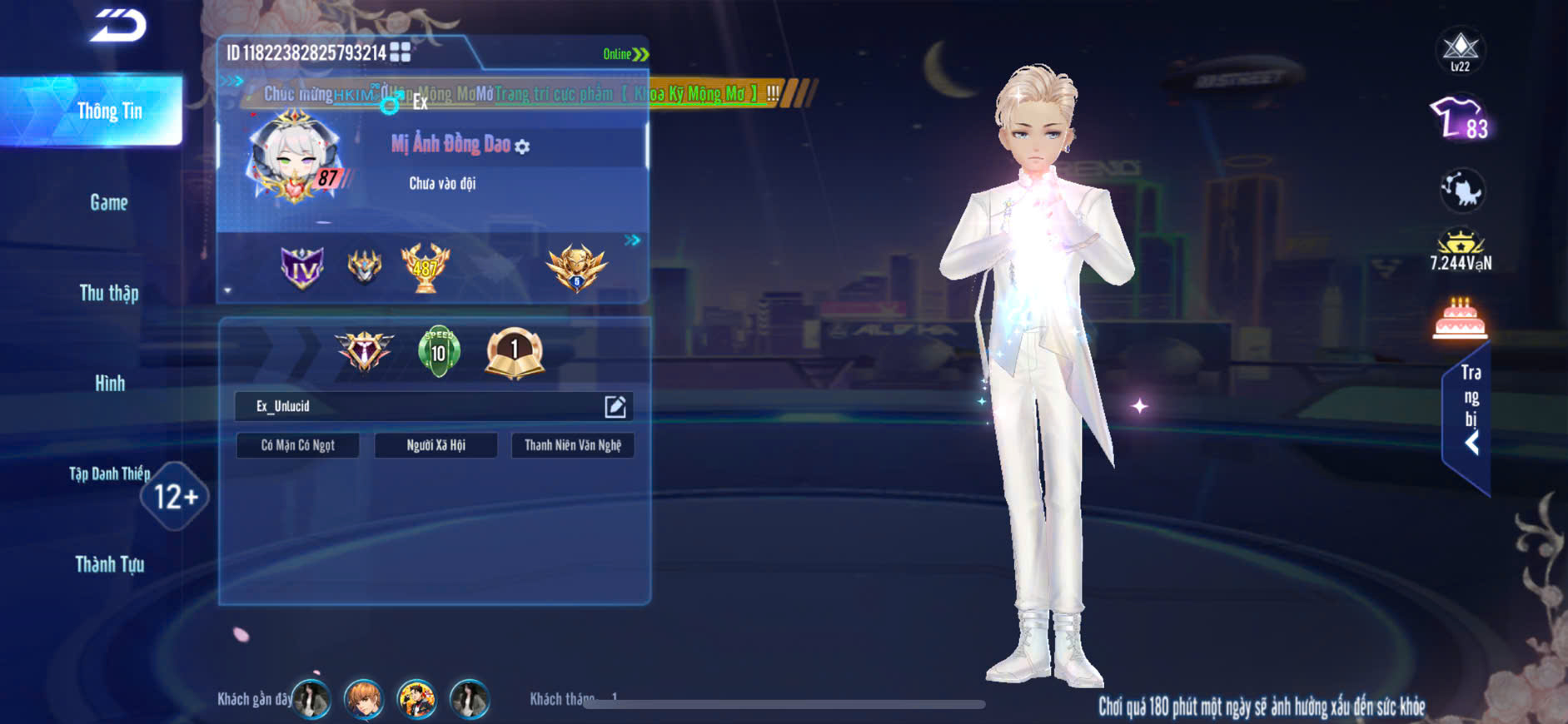The width and height of the screenshot is (1568, 724).
Task: Open the Tập Danh Thiếp tab
Action: 109,474
